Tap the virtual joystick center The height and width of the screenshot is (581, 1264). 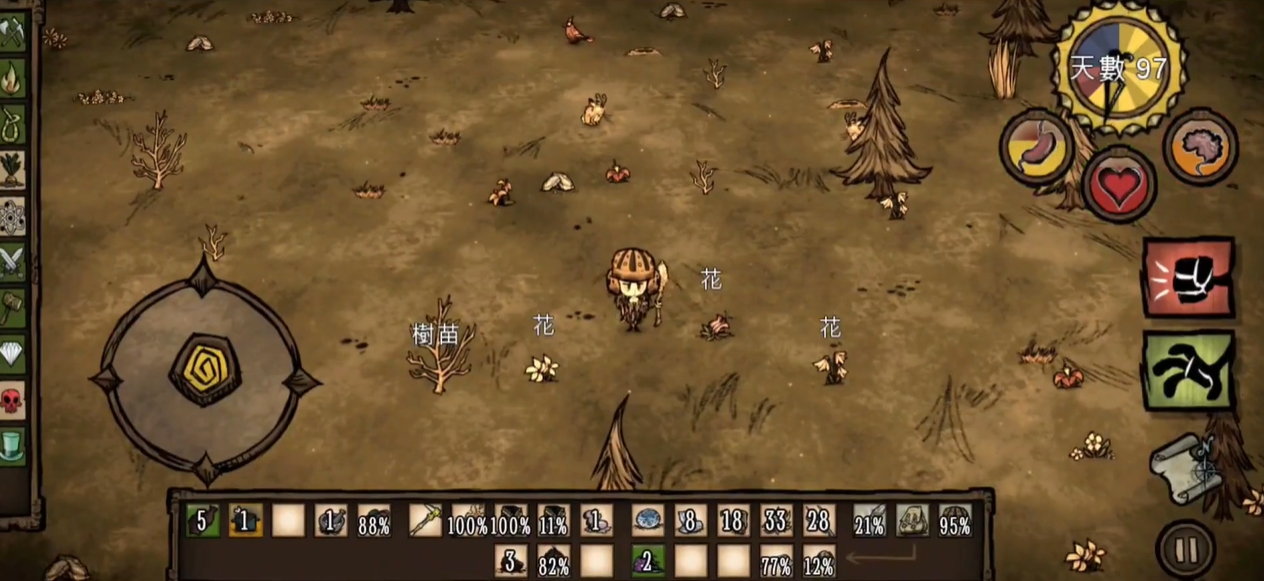(204, 369)
